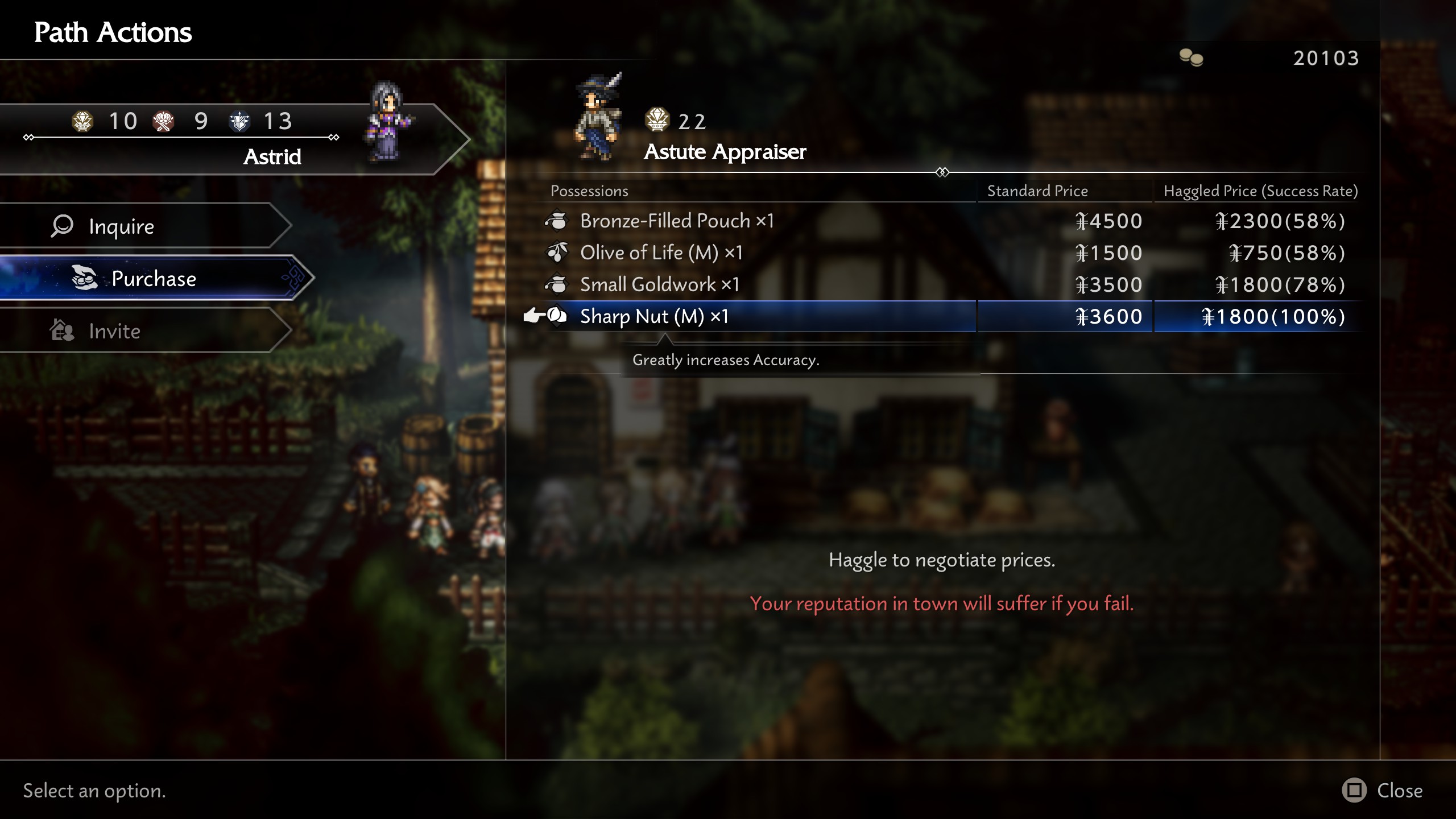
Task: Select Olive of Life (M) item
Action: point(661,253)
